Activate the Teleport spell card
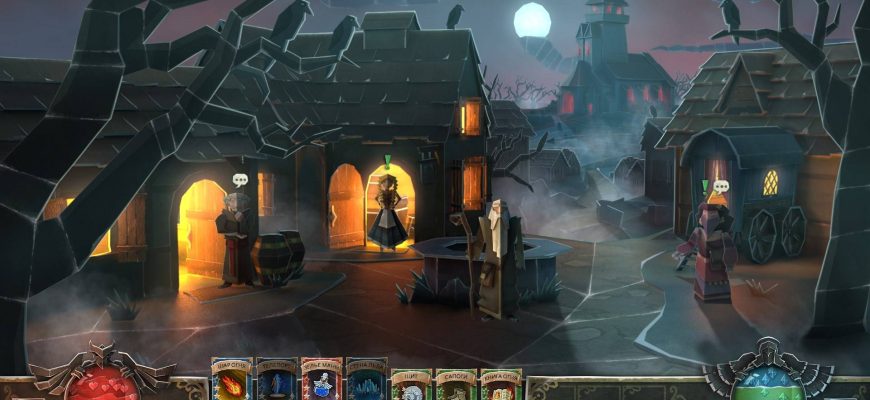This screenshot has height=400, width=870. (275, 380)
